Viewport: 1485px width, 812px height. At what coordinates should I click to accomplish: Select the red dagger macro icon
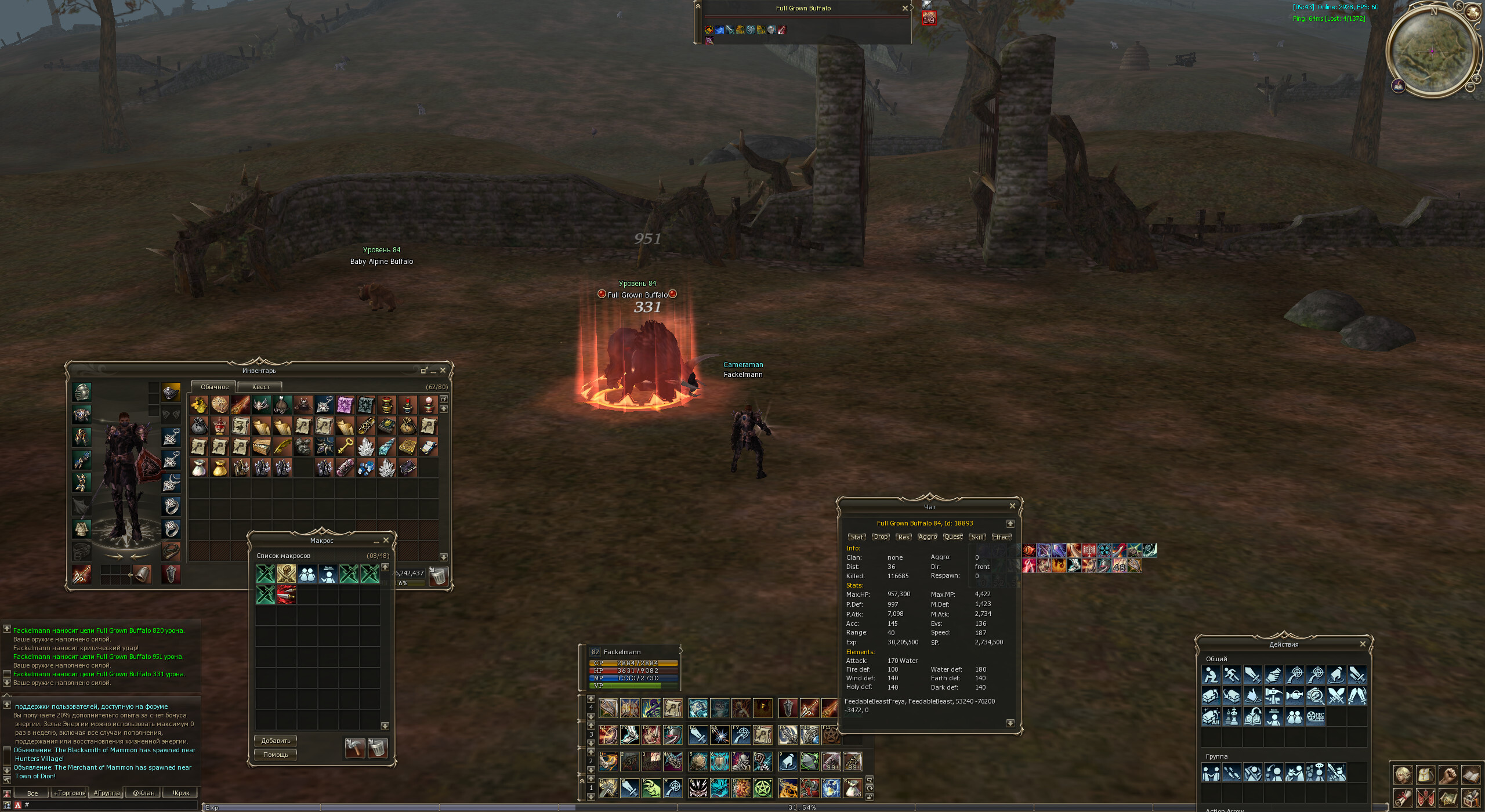286,594
